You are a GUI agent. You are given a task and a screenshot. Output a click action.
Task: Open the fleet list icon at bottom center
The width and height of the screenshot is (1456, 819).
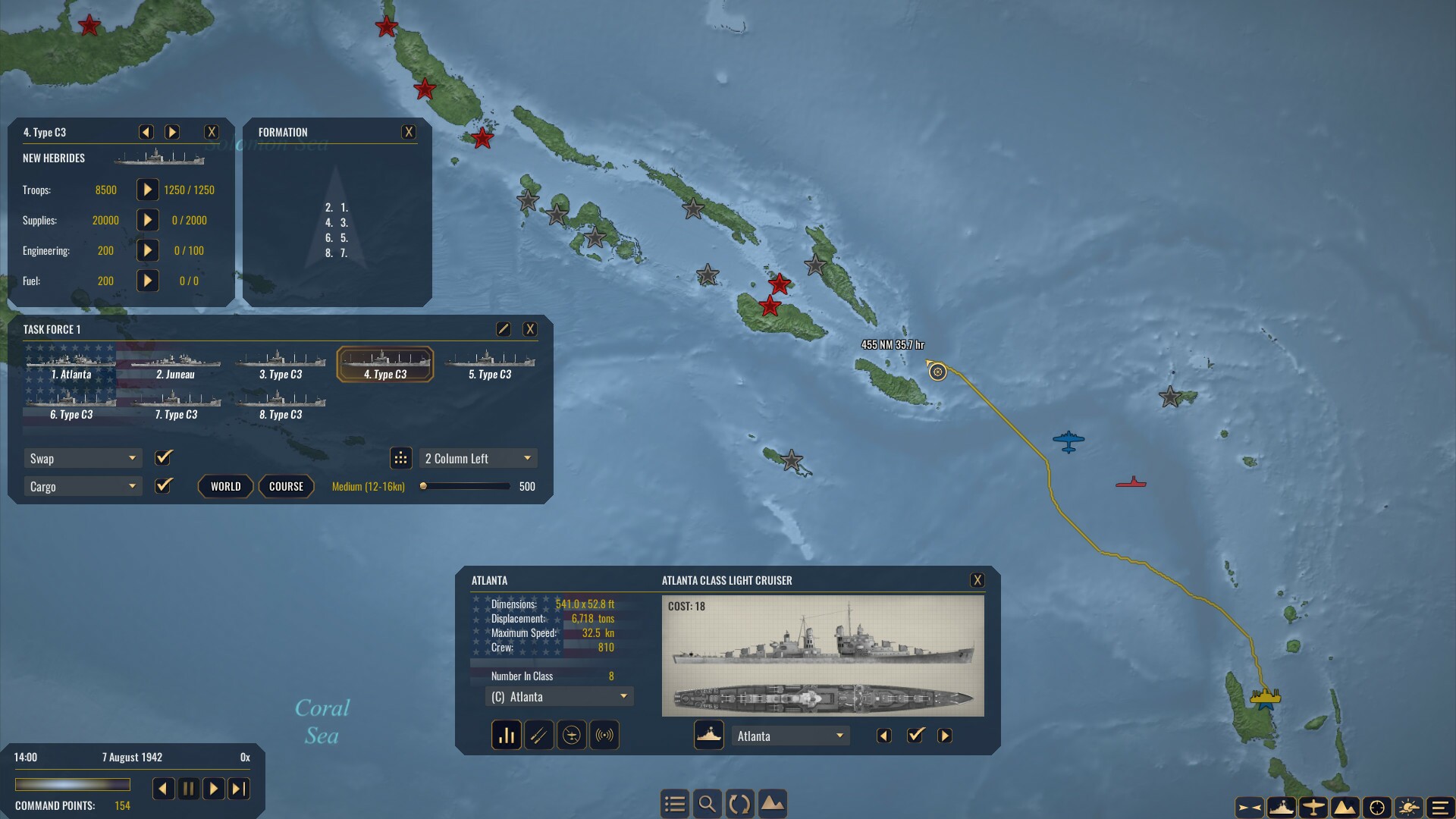[675, 803]
